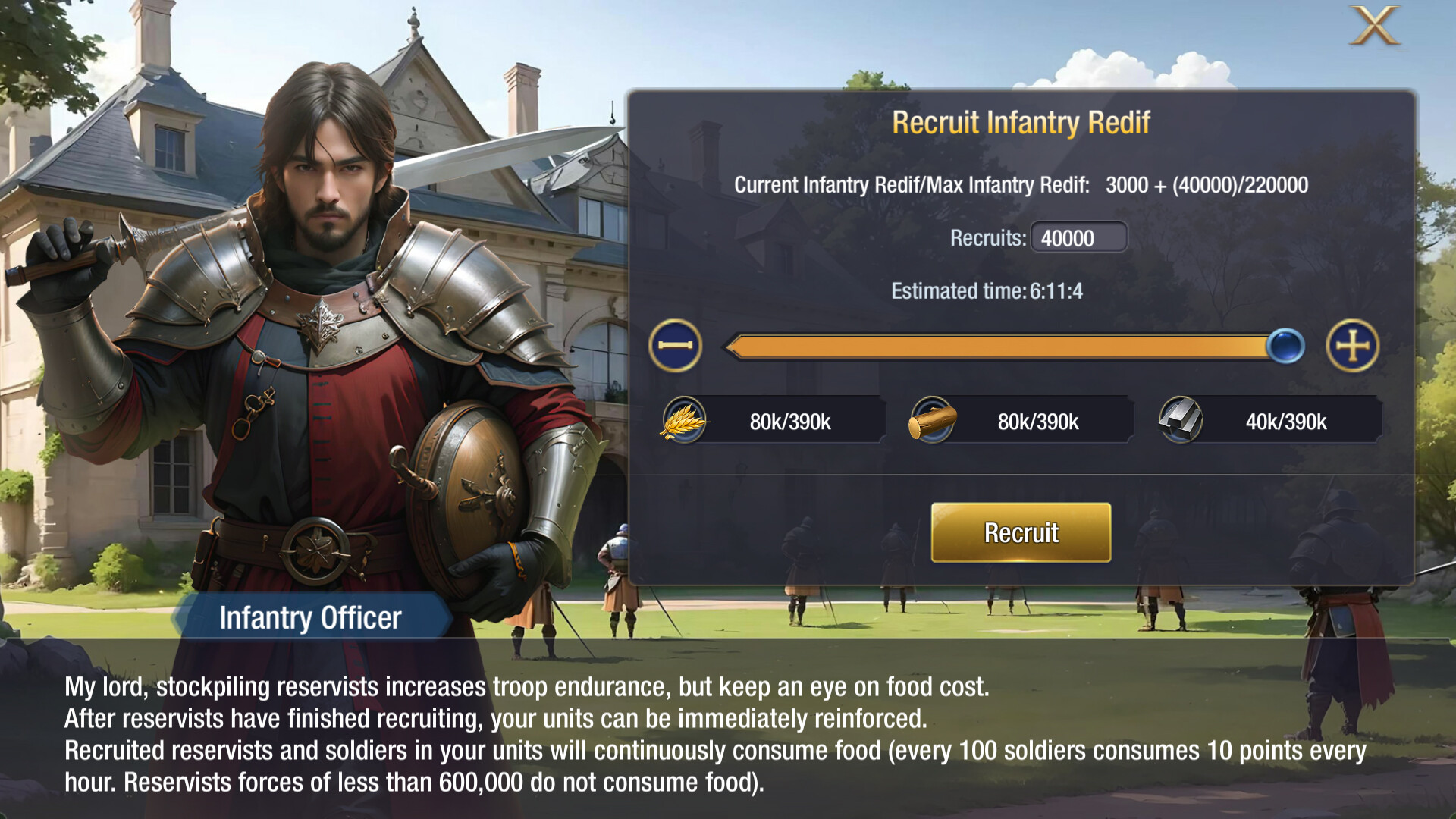Click the Infantry Officer name banner
Image resolution: width=1456 pixels, height=819 pixels.
(311, 619)
